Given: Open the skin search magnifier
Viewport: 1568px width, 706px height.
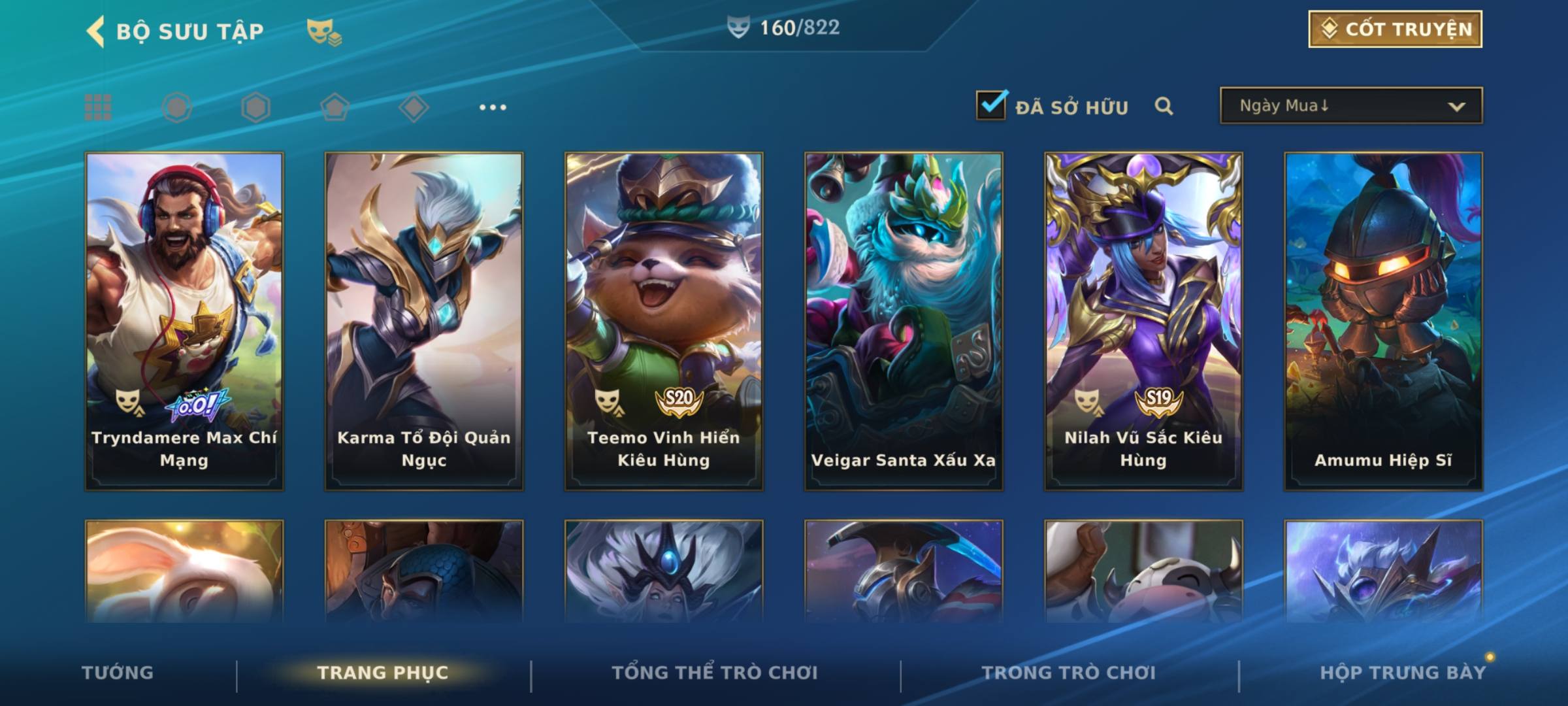Looking at the screenshot, I should click(x=1164, y=106).
